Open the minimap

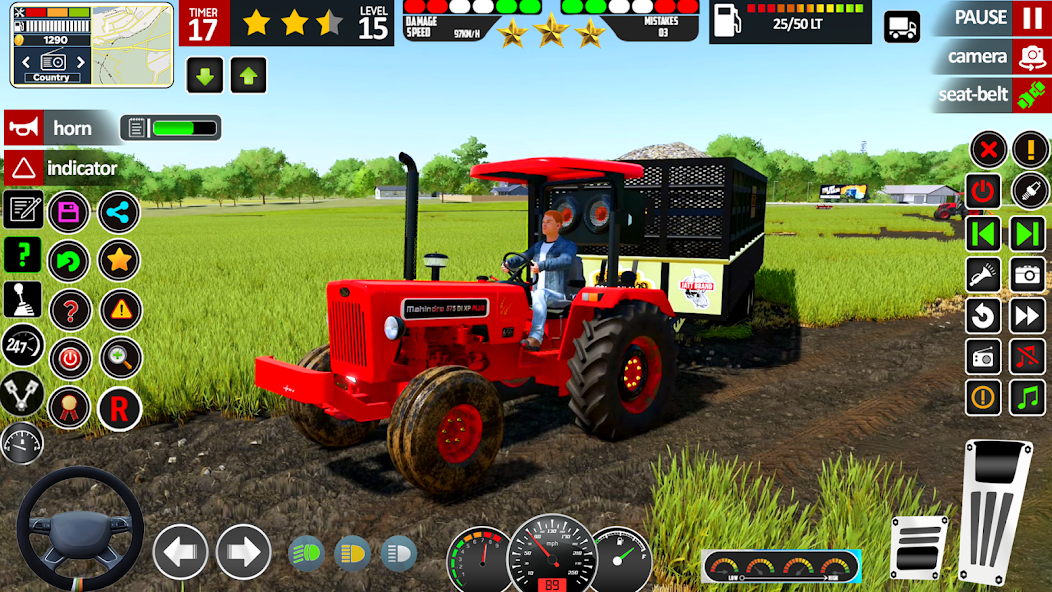(92, 43)
